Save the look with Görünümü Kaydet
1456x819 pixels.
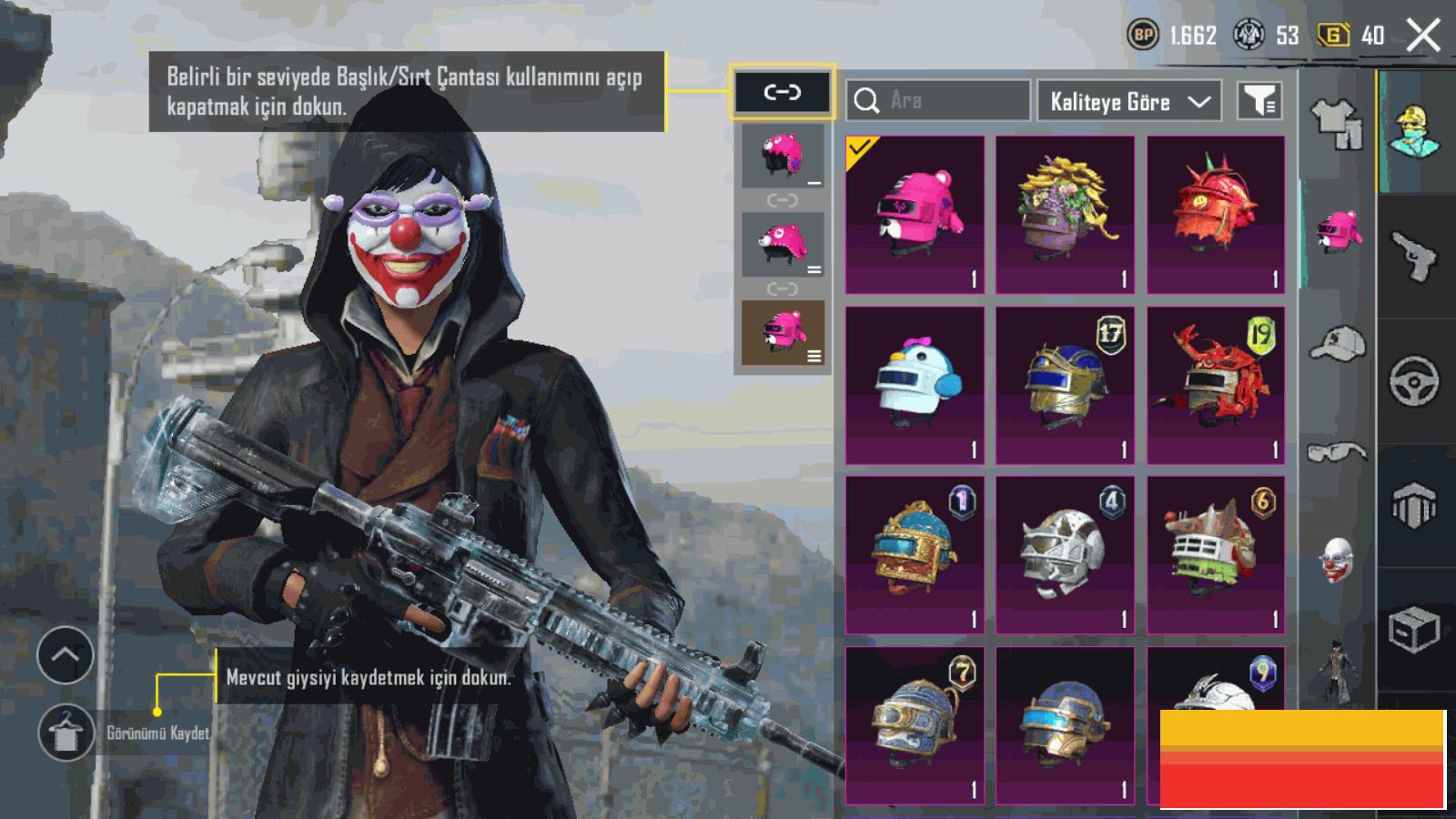tap(66, 733)
